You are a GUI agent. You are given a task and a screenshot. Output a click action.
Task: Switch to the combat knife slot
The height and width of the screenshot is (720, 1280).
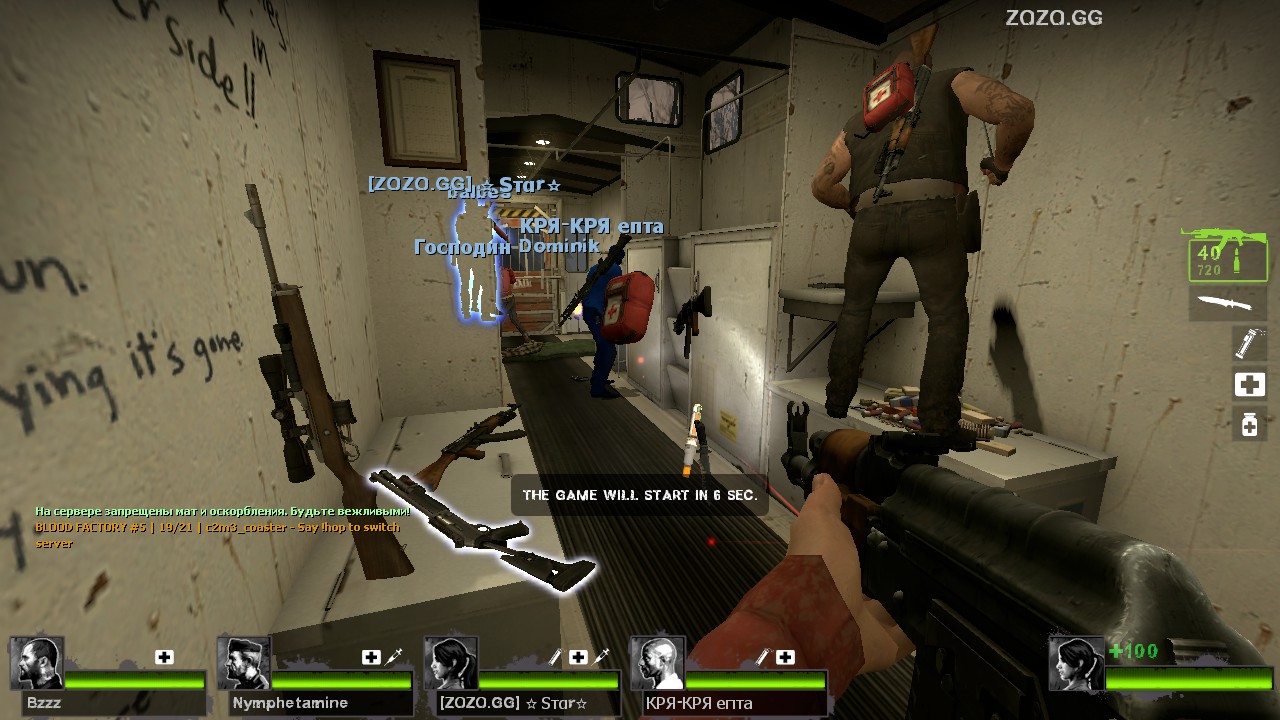click(x=1227, y=303)
